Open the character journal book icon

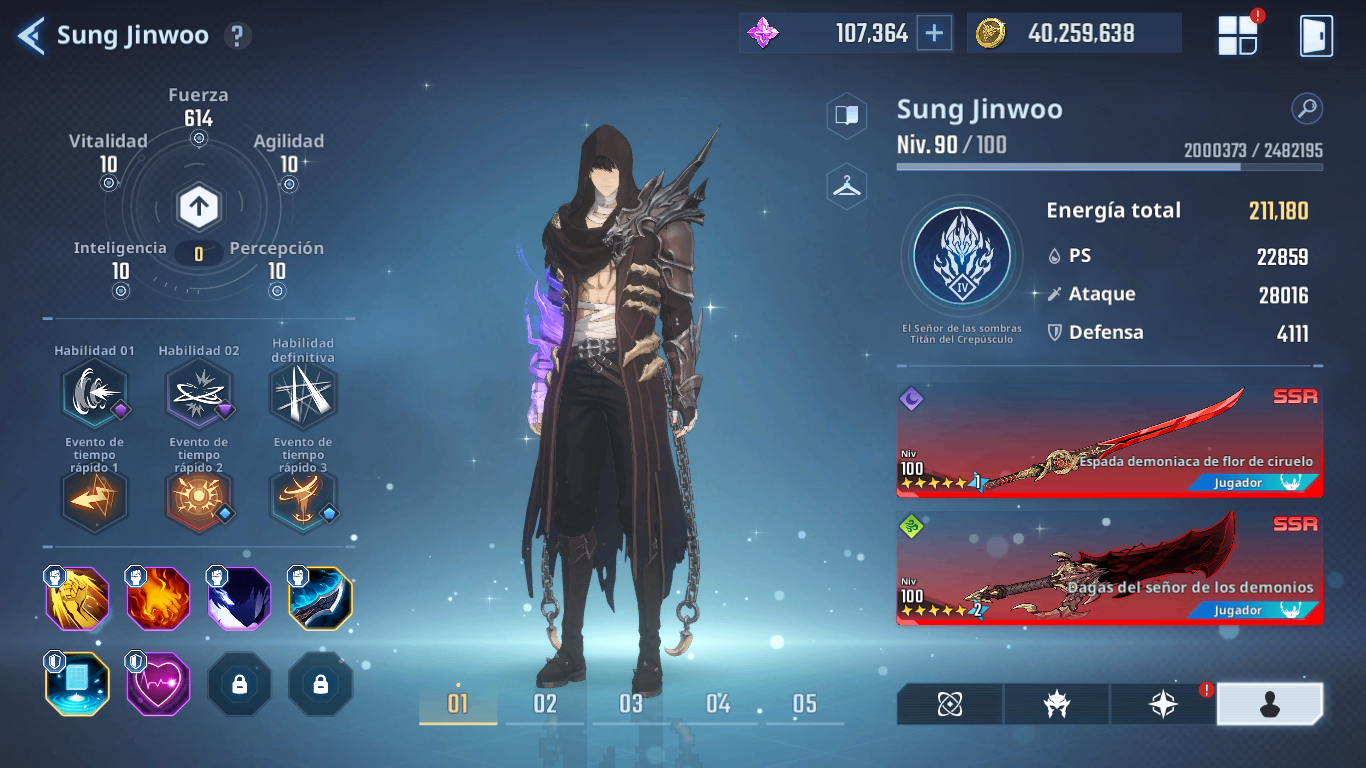[x=846, y=114]
